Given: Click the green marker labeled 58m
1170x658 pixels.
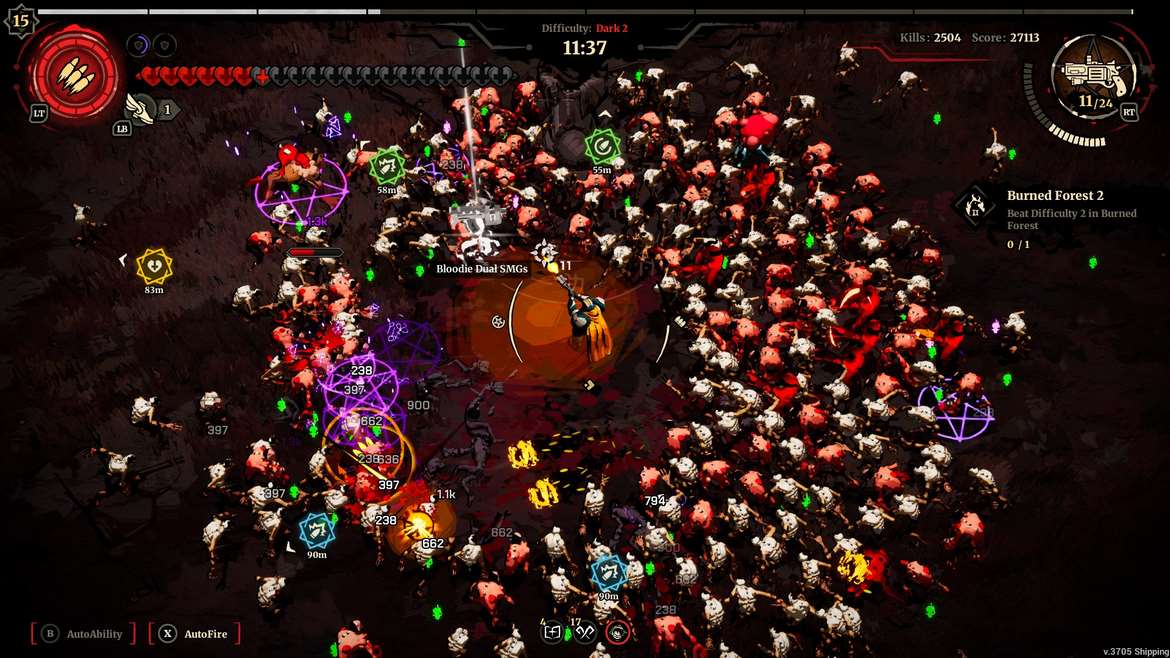Looking at the screenshot, I should pyautogui.click(x=387, y=166).
